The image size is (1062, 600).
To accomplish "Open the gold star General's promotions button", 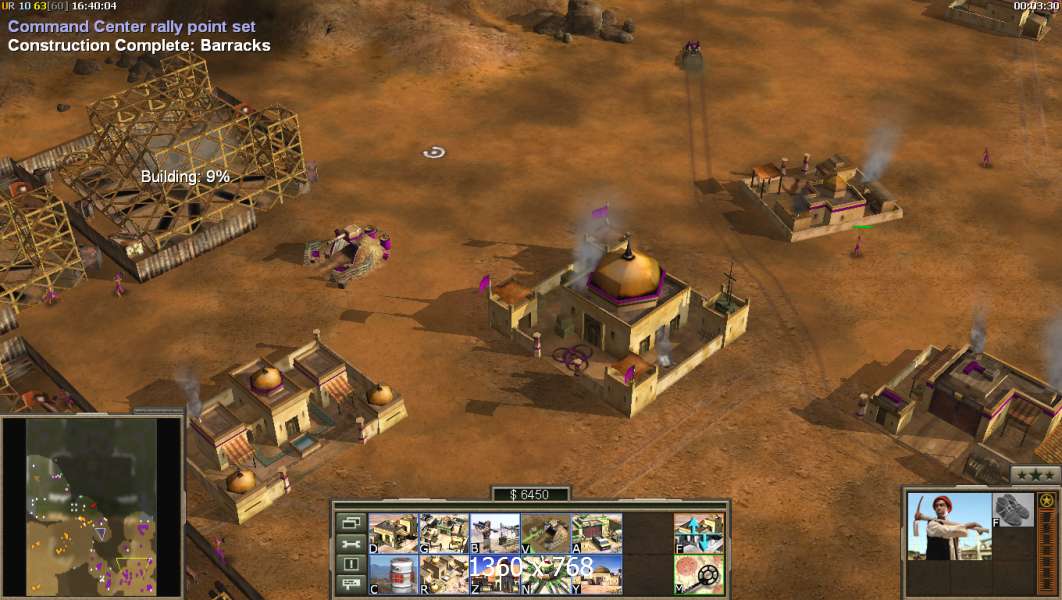I will click(x=1047, y=499).
